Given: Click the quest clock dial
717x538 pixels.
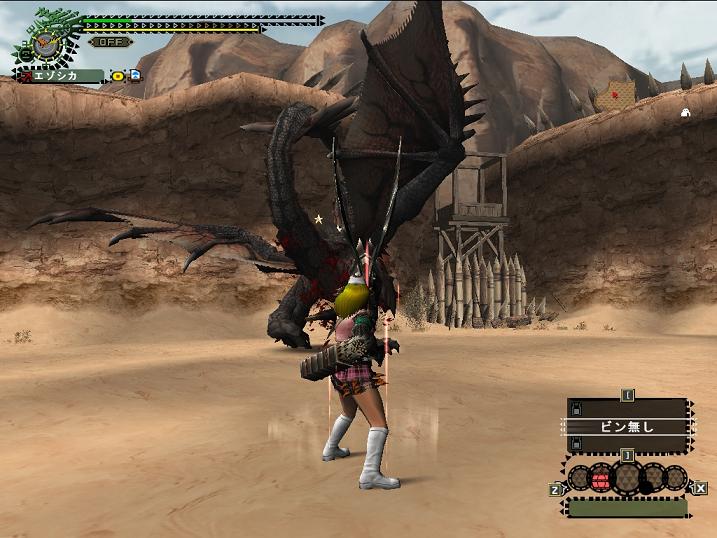Looking at the screenshot, I should coord(42,43).
